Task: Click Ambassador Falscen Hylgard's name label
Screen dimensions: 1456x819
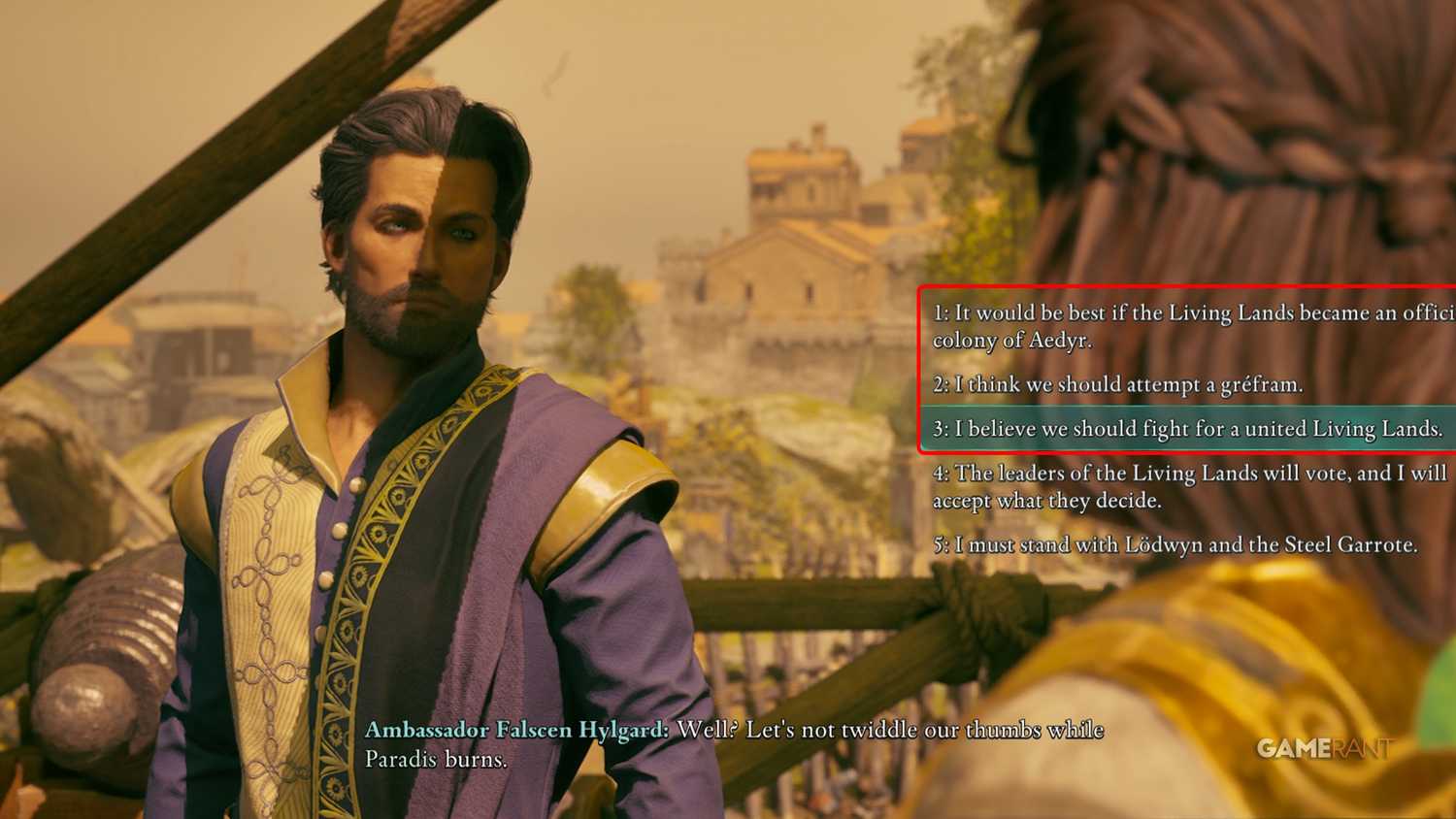Action: point(514,731)
